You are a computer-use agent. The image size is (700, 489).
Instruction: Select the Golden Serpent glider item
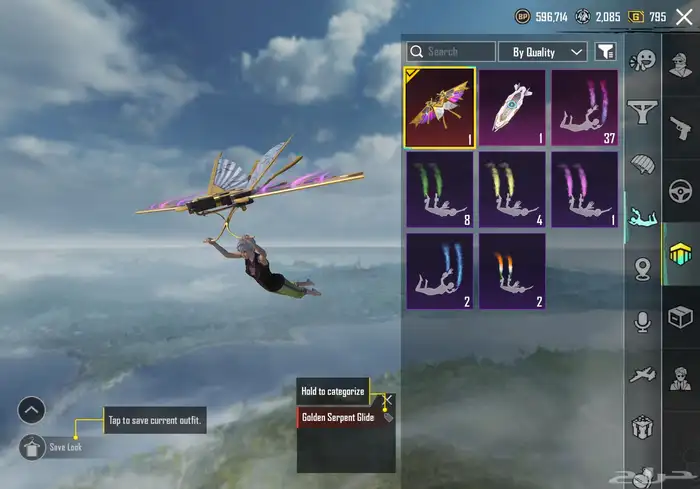tap(439, 107)
